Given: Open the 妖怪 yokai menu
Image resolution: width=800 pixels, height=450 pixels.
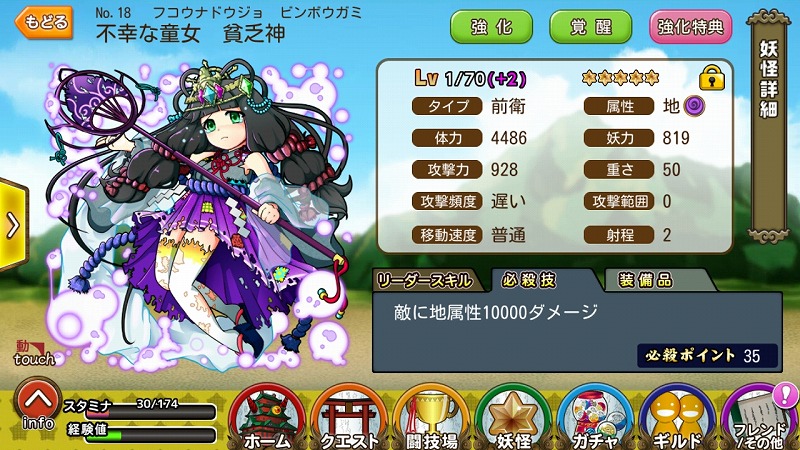Looking at the screenshot, I should pos(514,416).
